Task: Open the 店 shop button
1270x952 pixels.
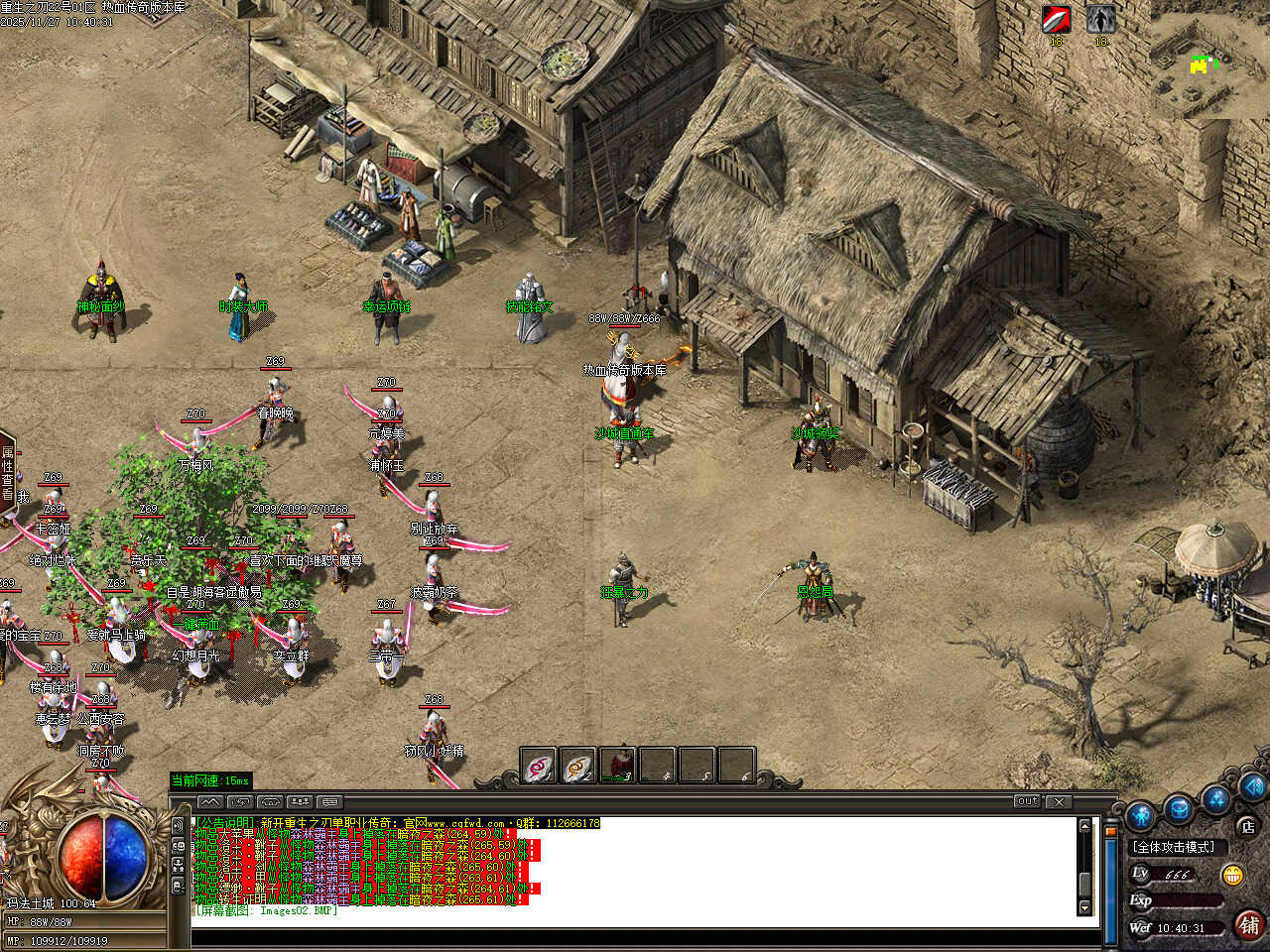Action: [x=1247, y=825]
